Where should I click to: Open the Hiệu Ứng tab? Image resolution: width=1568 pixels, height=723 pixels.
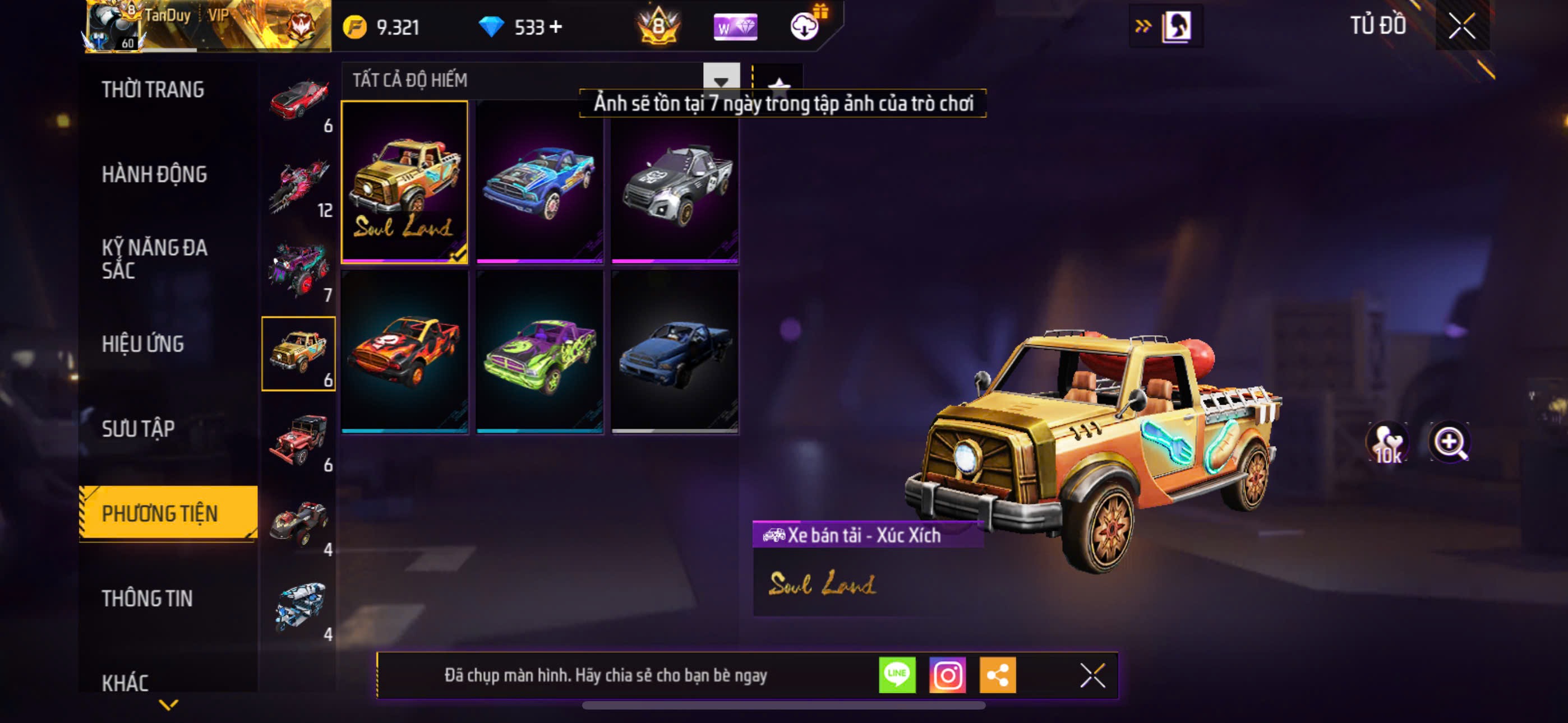click(x=142, y=344)
